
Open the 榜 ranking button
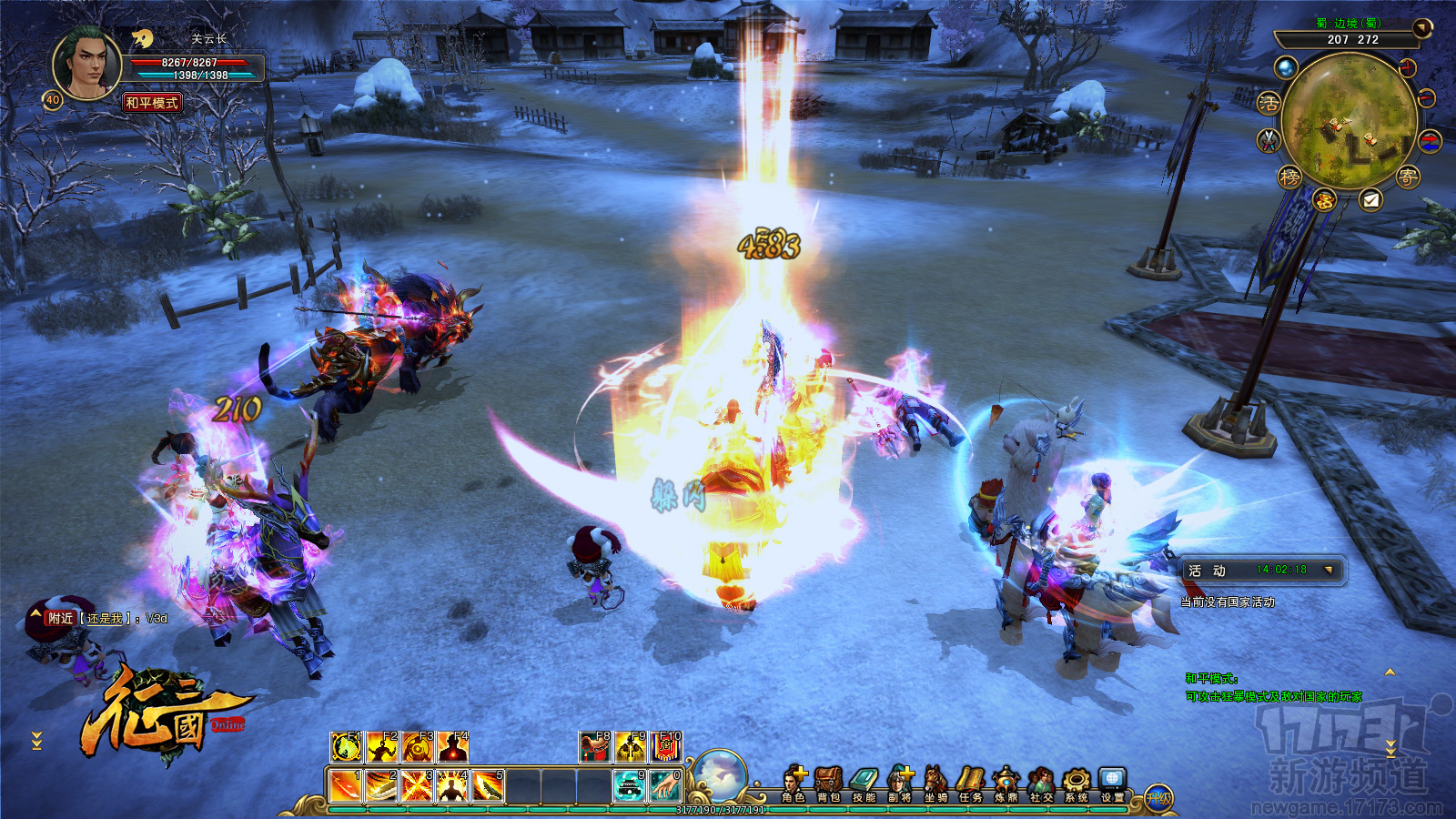[x=1289, y=177]
